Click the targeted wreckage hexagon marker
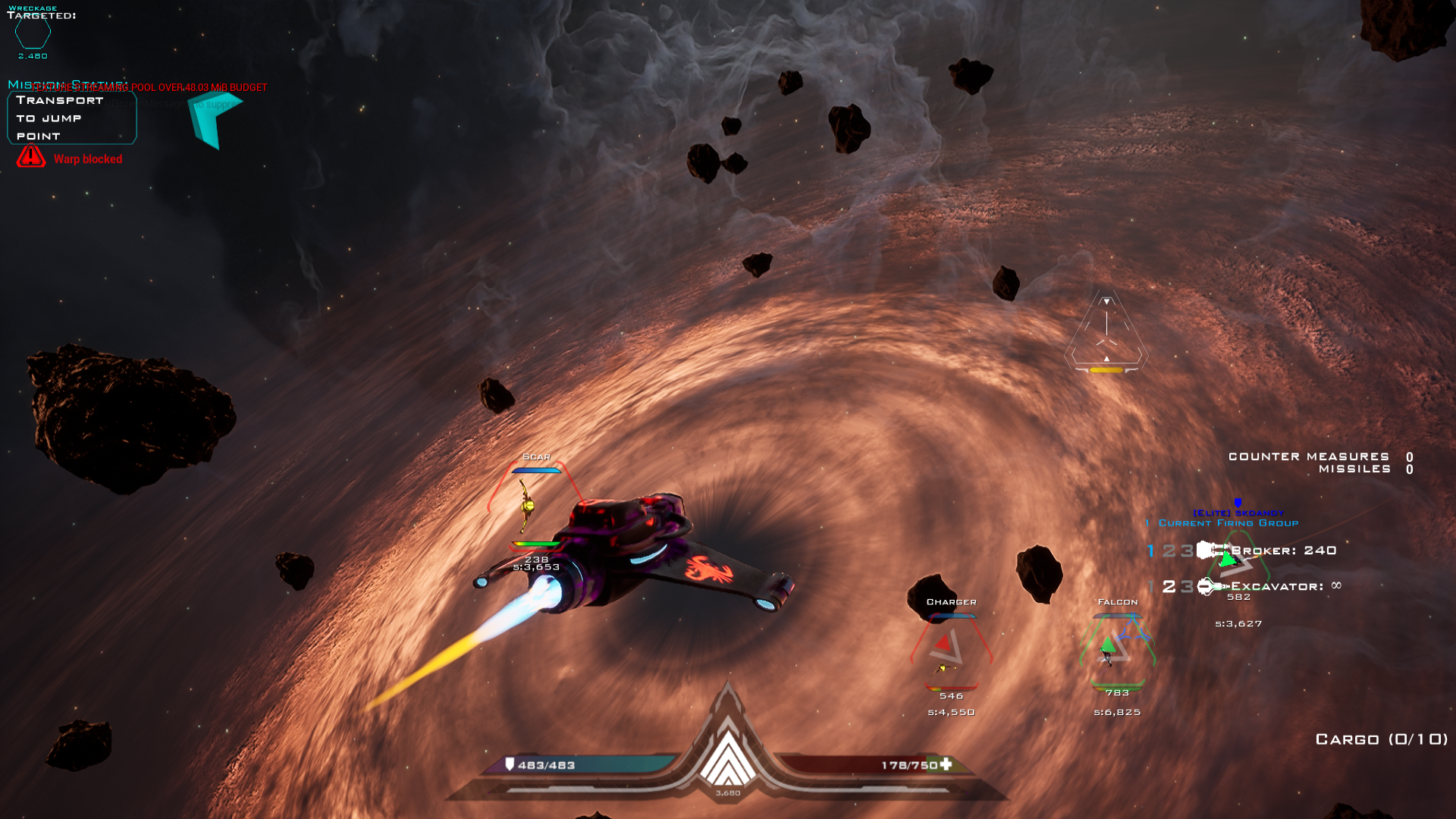Image resolution: width=1456 pixels, height=819 pixels. click(33, 34)
